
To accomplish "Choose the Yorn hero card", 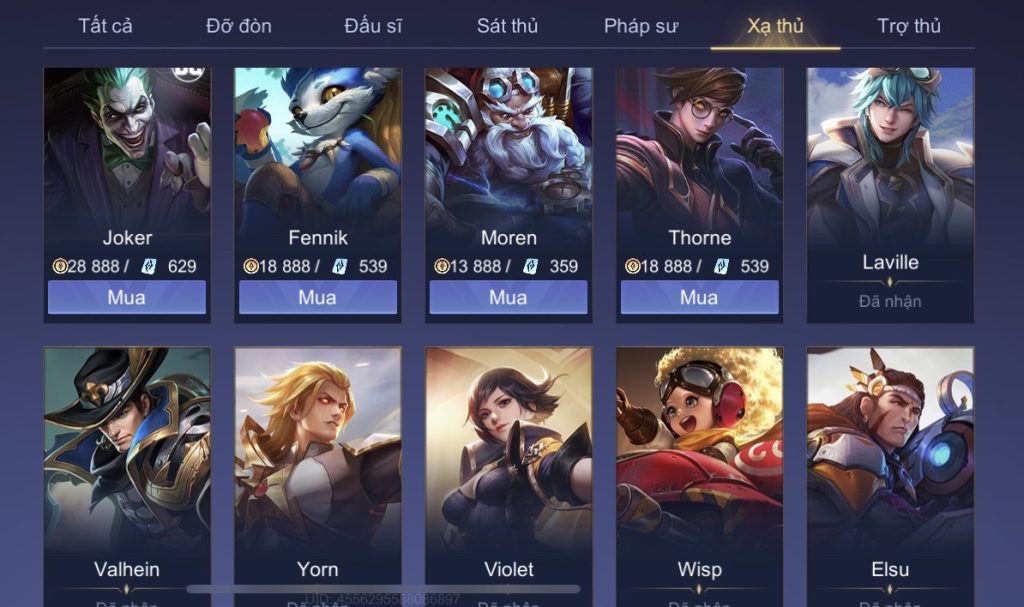I will click(318, 460).
